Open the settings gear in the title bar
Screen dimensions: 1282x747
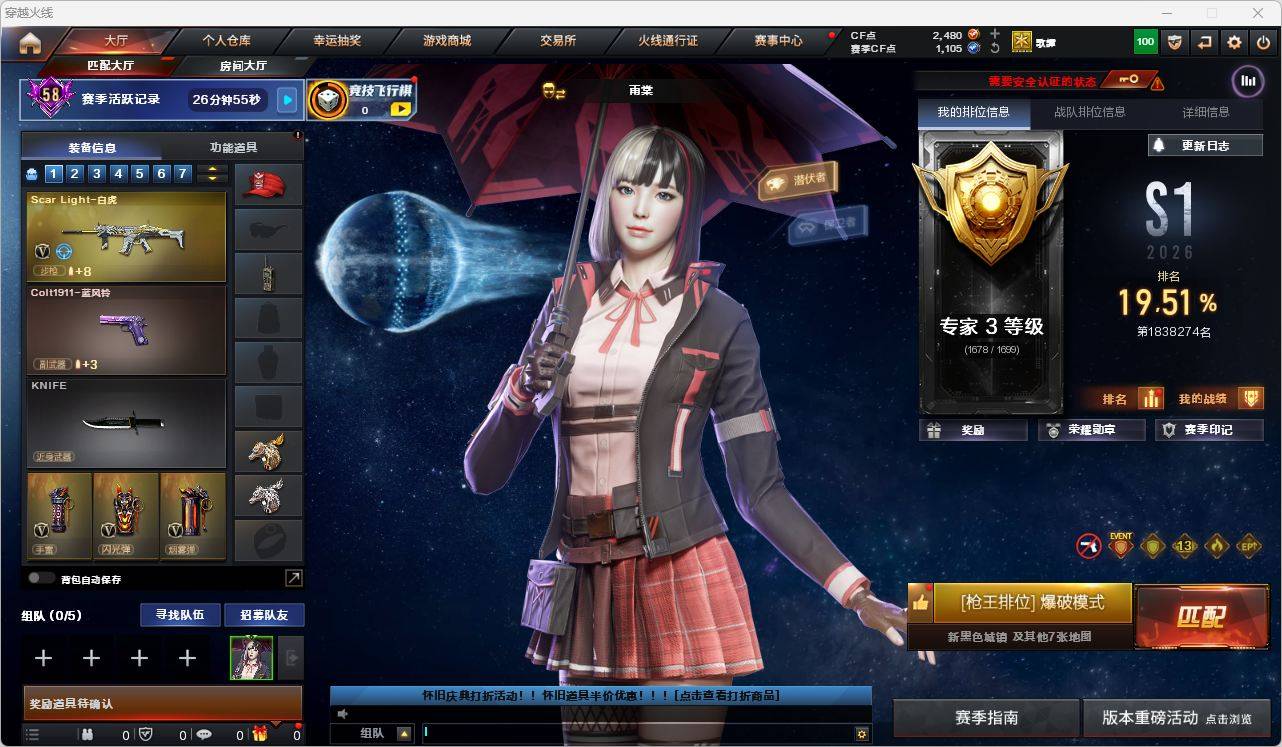(x=1234, y=41)
